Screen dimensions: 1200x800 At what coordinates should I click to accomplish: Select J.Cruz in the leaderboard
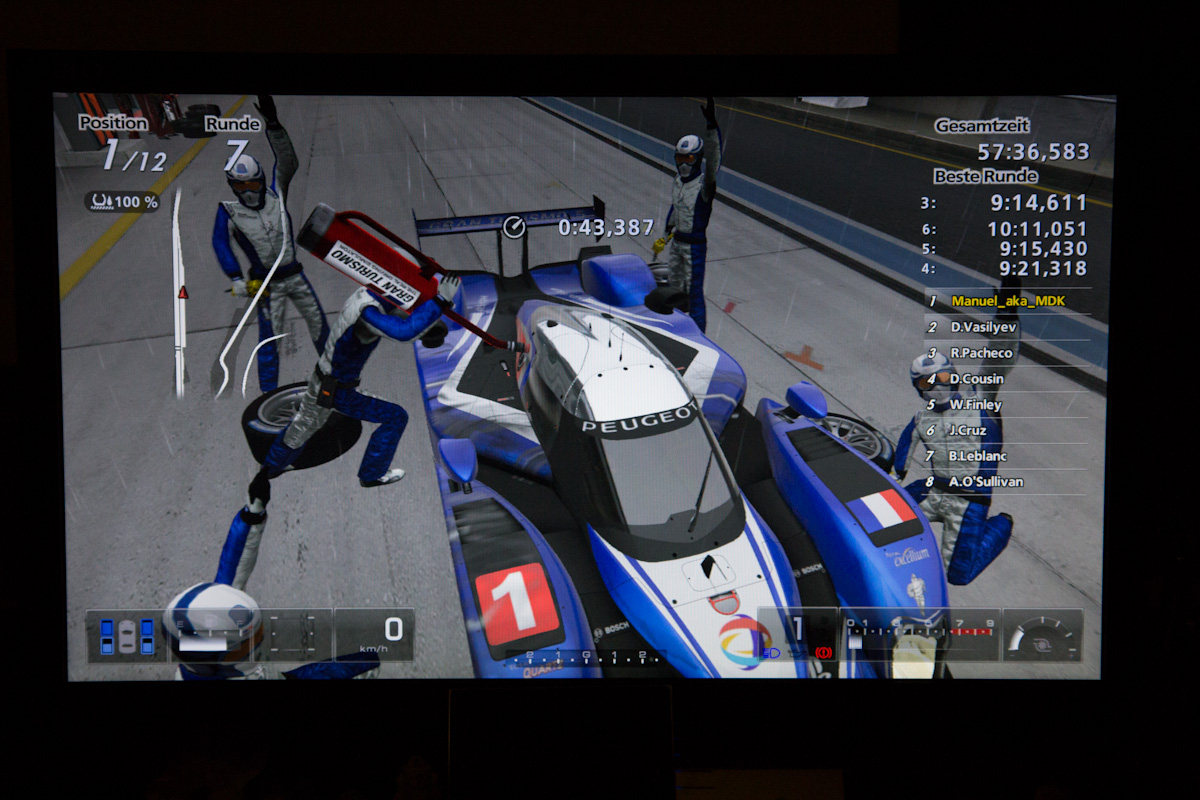pyautogui.click(x=970, y=430)
